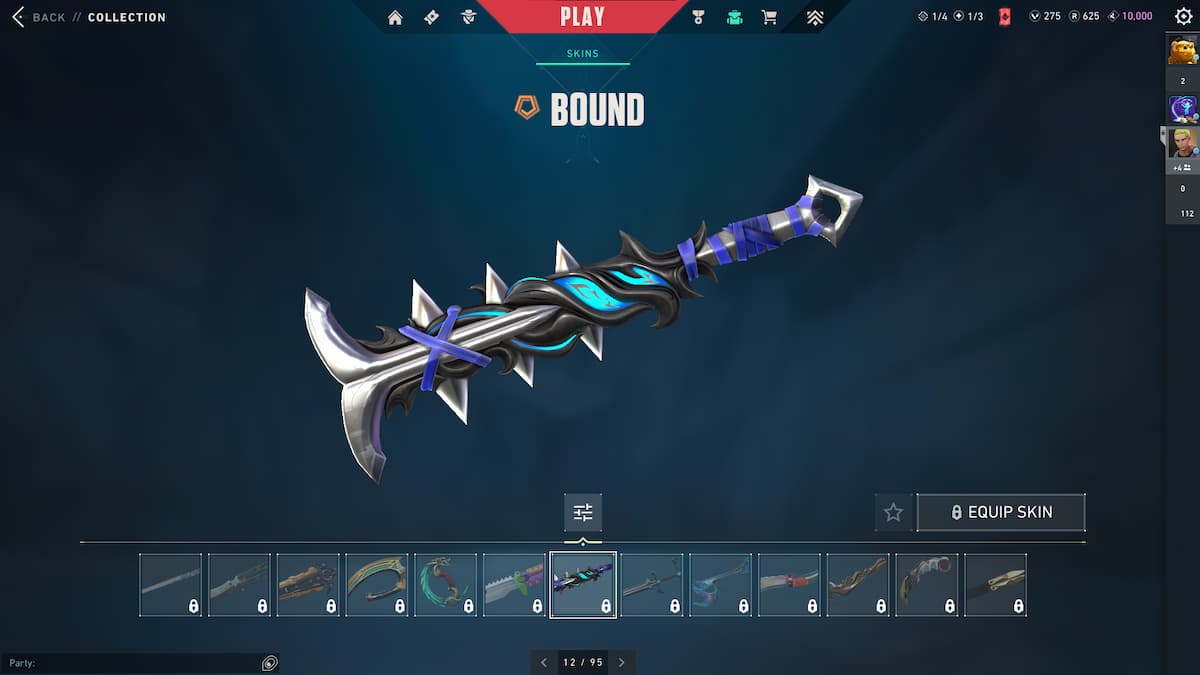The width and height of the screenshot is (1200, 675).
Task: Click the red card icon in top bar
Action: pyautogui.click(x=1004, y=17)
